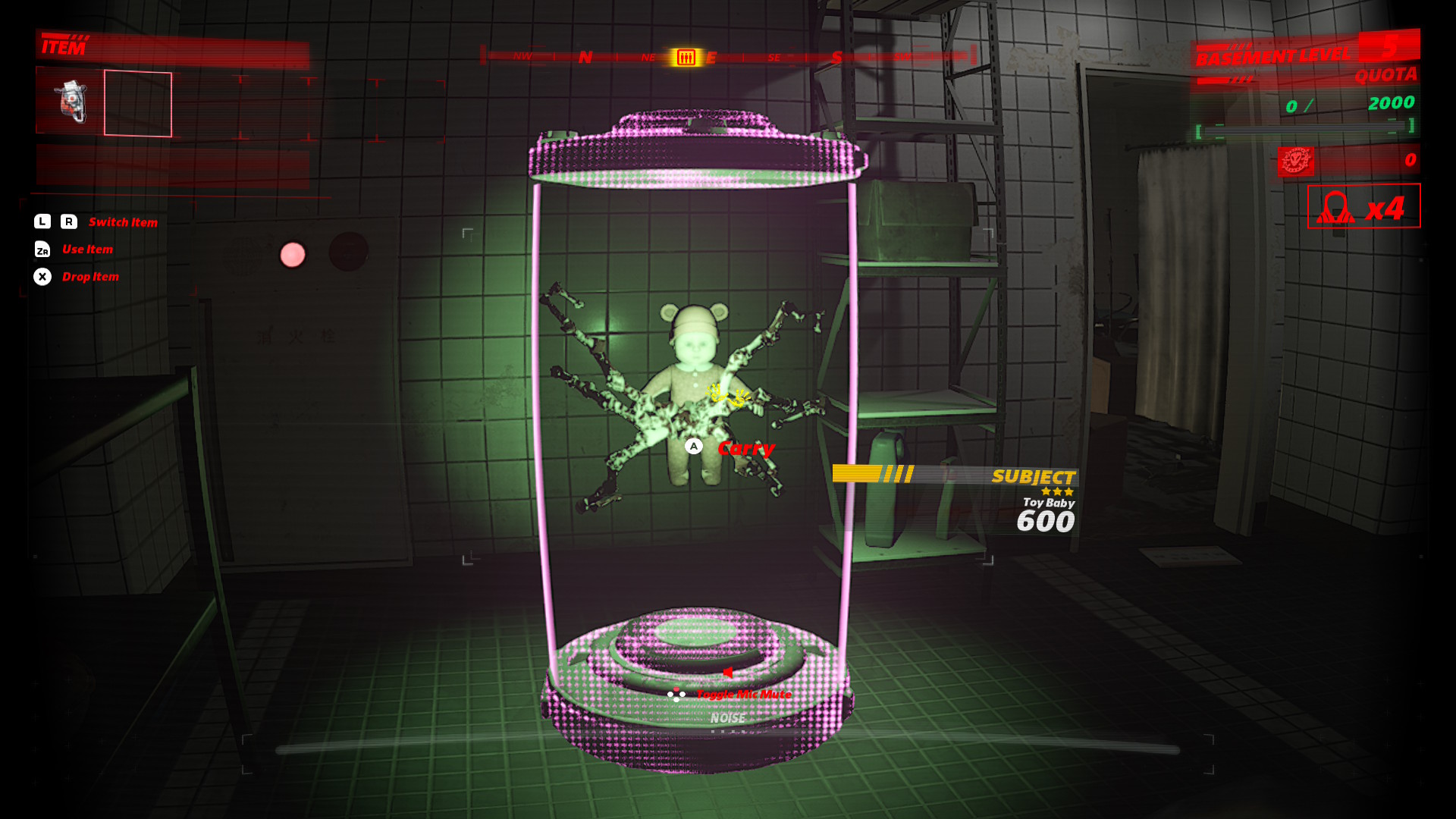Toggle Mic Mute using the D-pad prompt
Image resolution: width=1456 pixels, height=819 pixels.
click(676, 693)
